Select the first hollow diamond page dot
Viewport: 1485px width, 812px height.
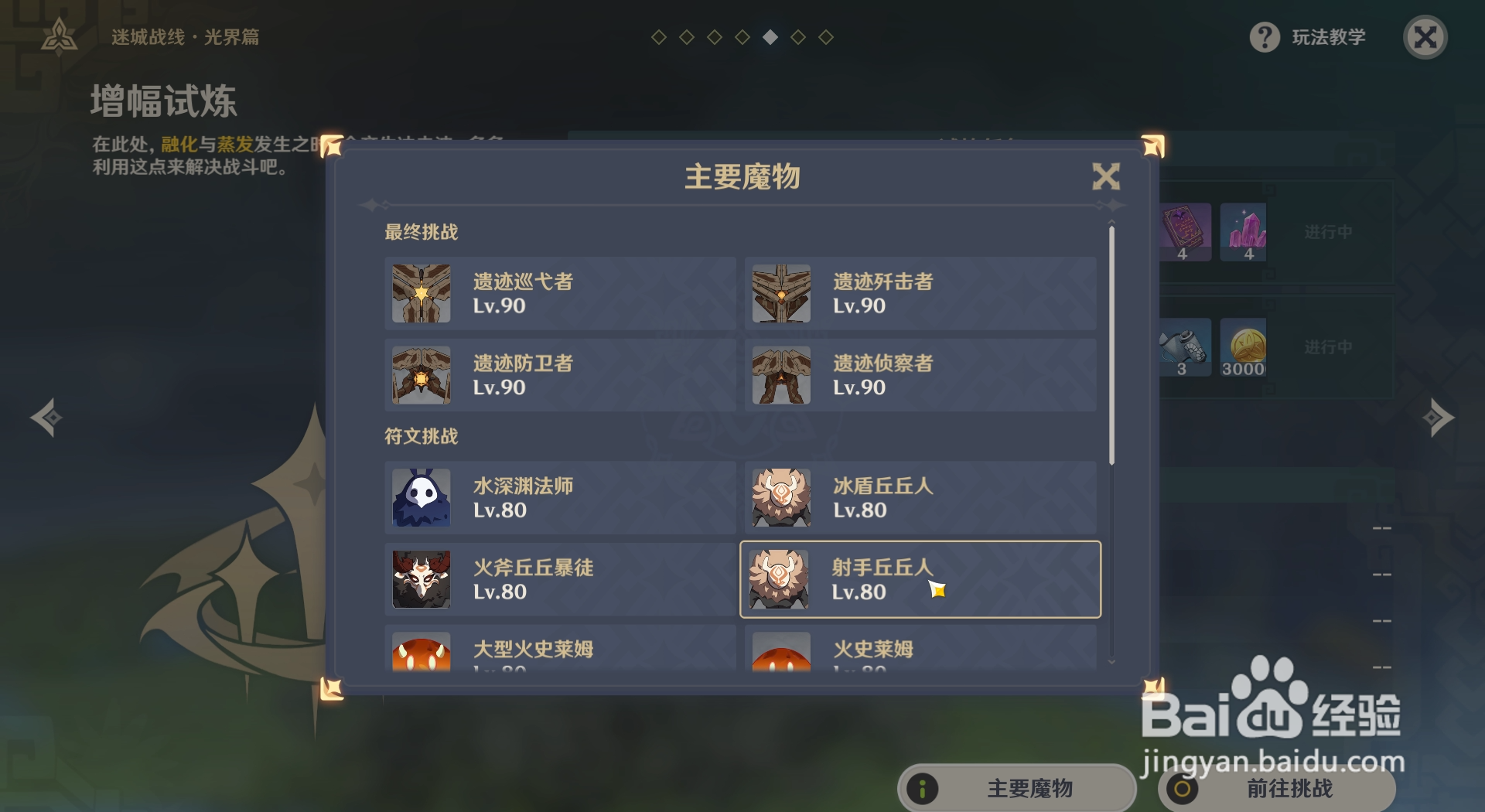click(x=657, y=36)
